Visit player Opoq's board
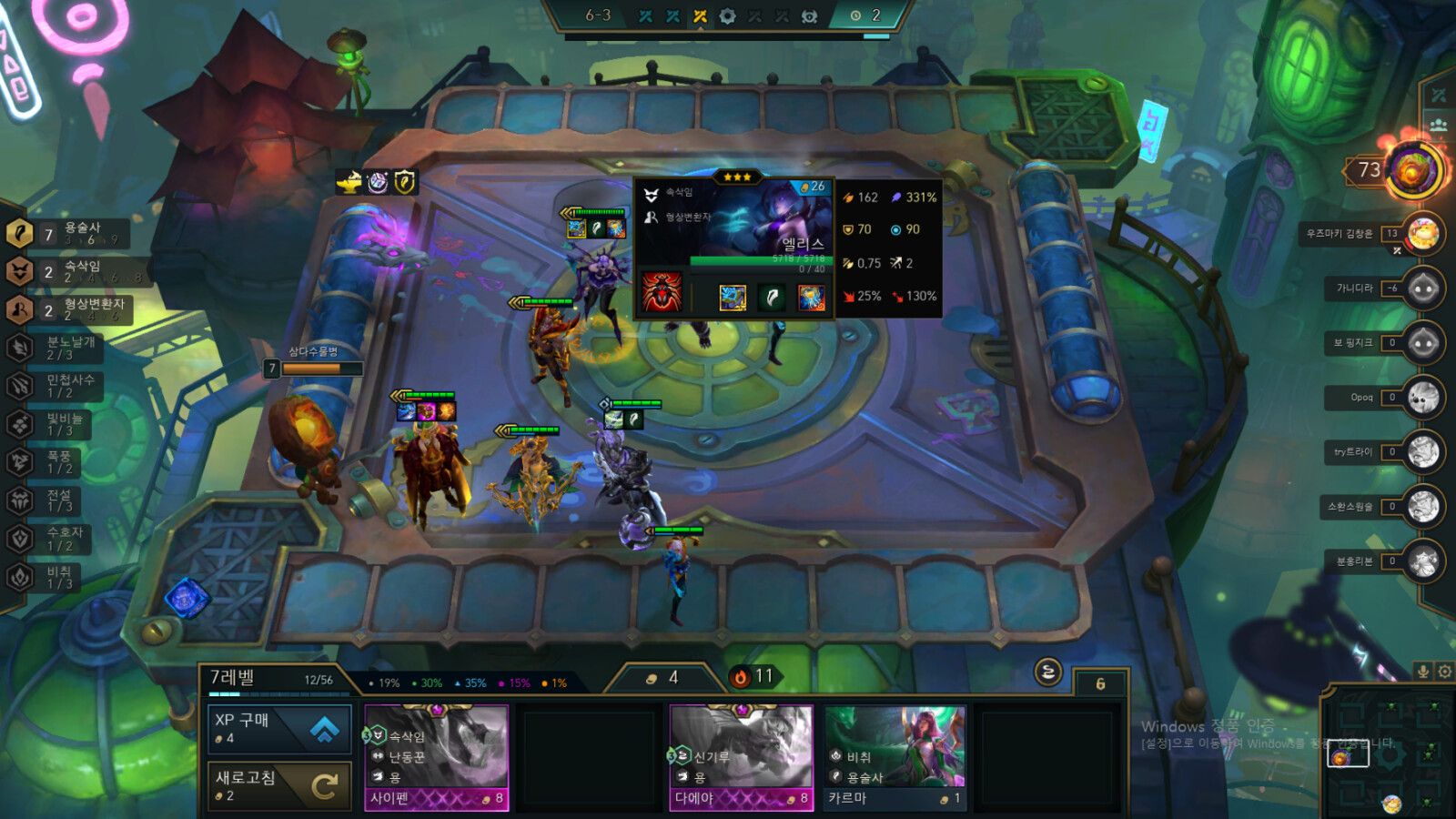Viewport: 1456px width, 819px height. [1422, 398]
